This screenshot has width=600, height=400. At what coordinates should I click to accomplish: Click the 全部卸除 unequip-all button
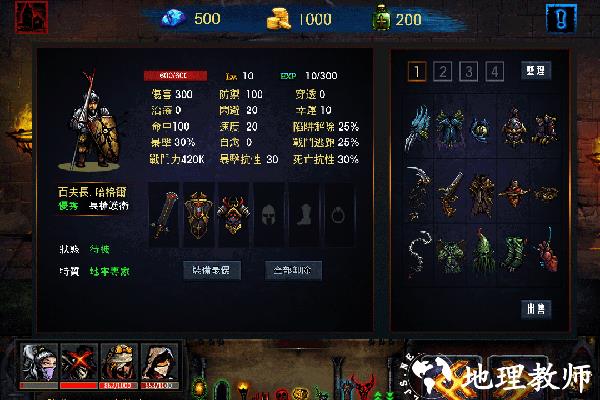point(292,270)
